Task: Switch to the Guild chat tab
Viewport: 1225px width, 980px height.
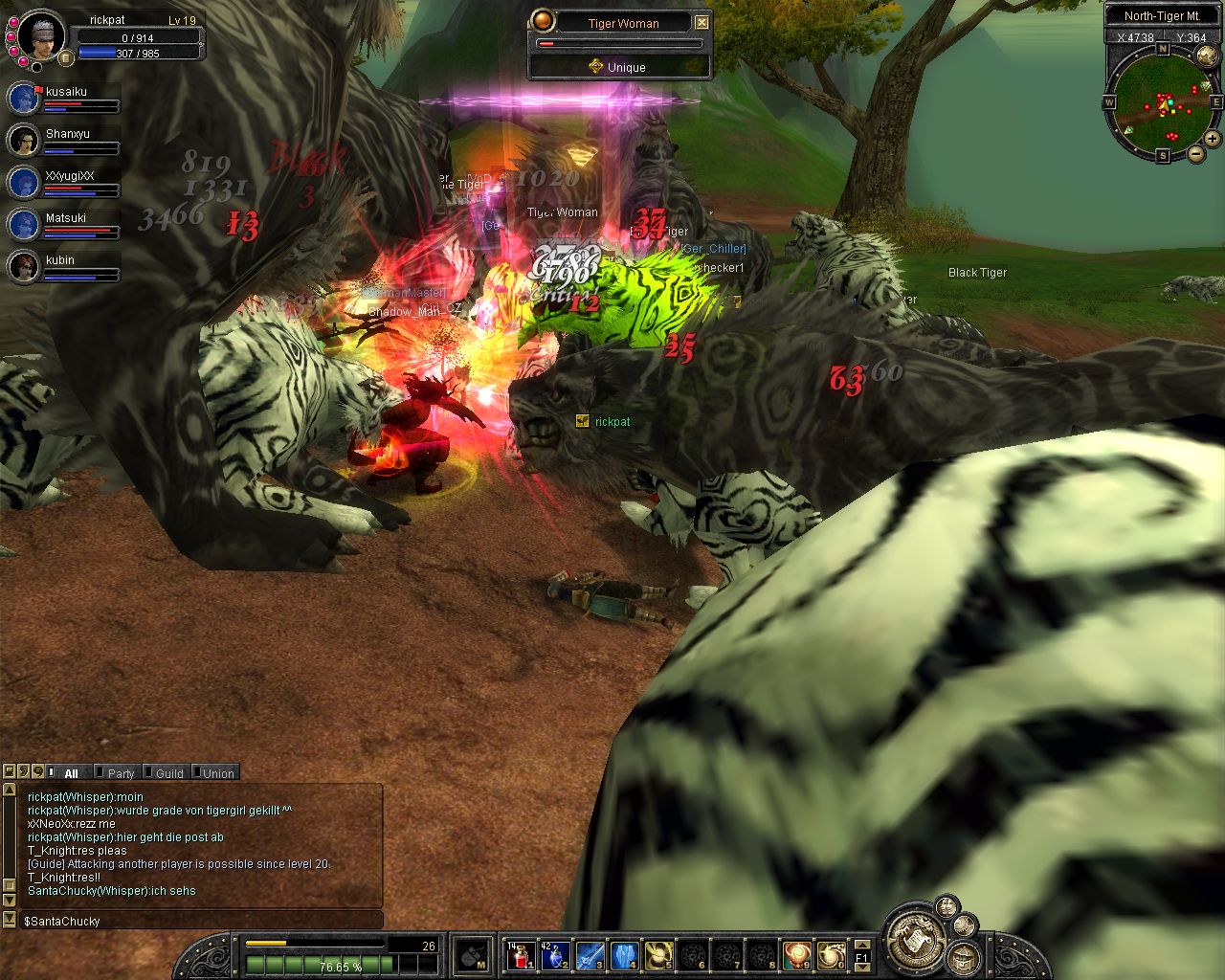Action: point(169,773)
